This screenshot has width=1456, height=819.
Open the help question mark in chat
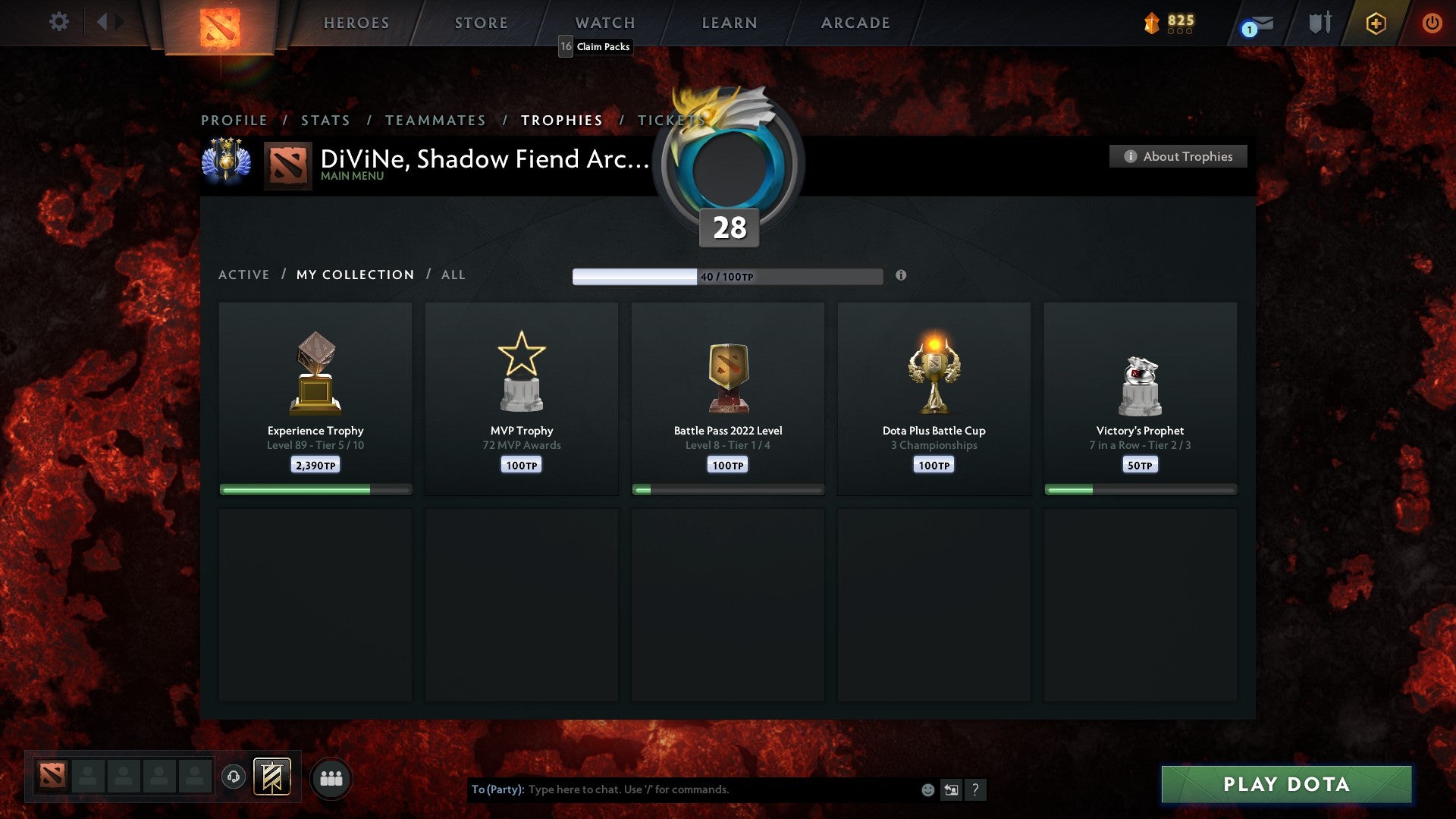click(975, 789)
